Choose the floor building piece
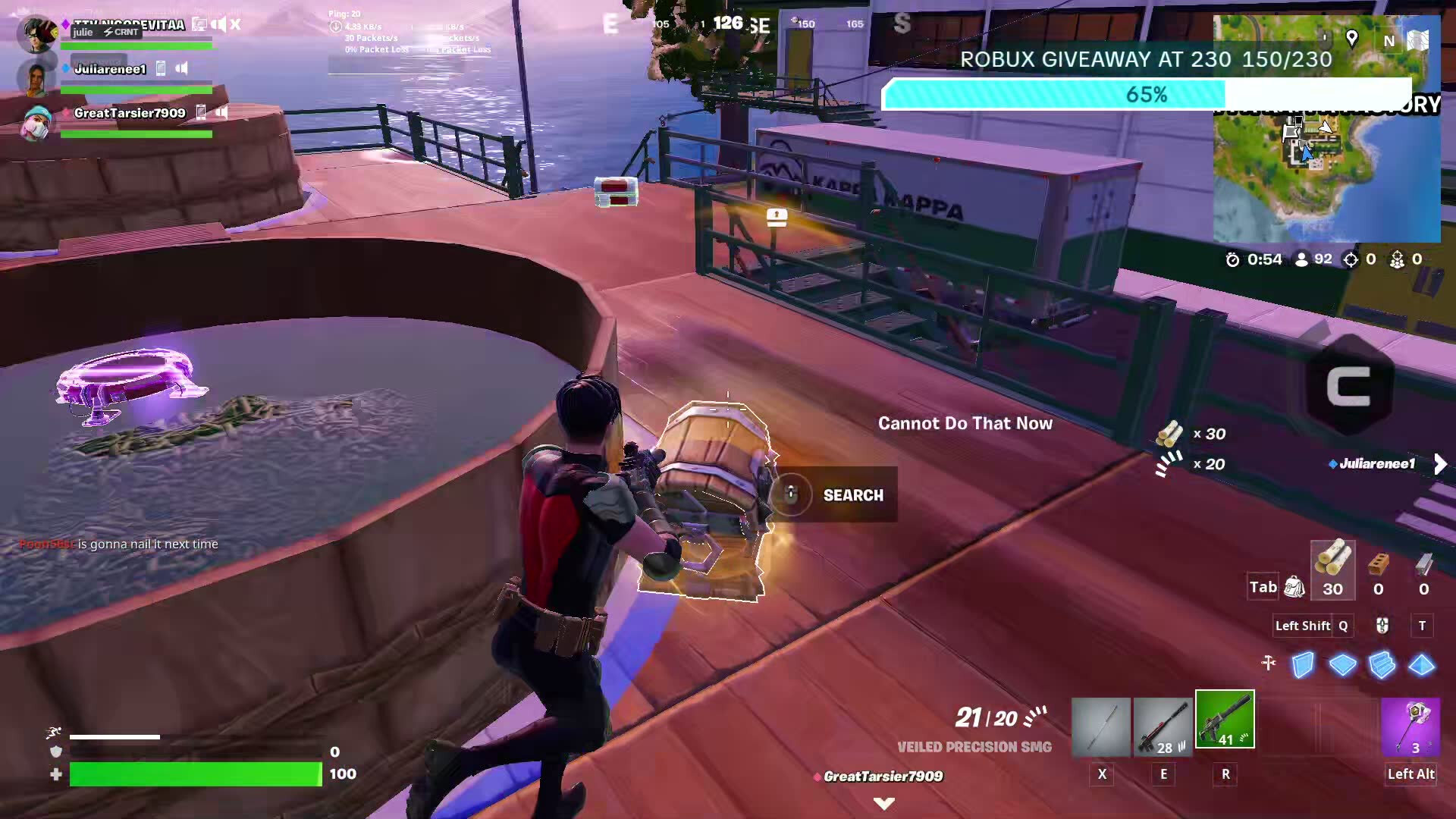The image size is (1456, 819). point(1342,665)
